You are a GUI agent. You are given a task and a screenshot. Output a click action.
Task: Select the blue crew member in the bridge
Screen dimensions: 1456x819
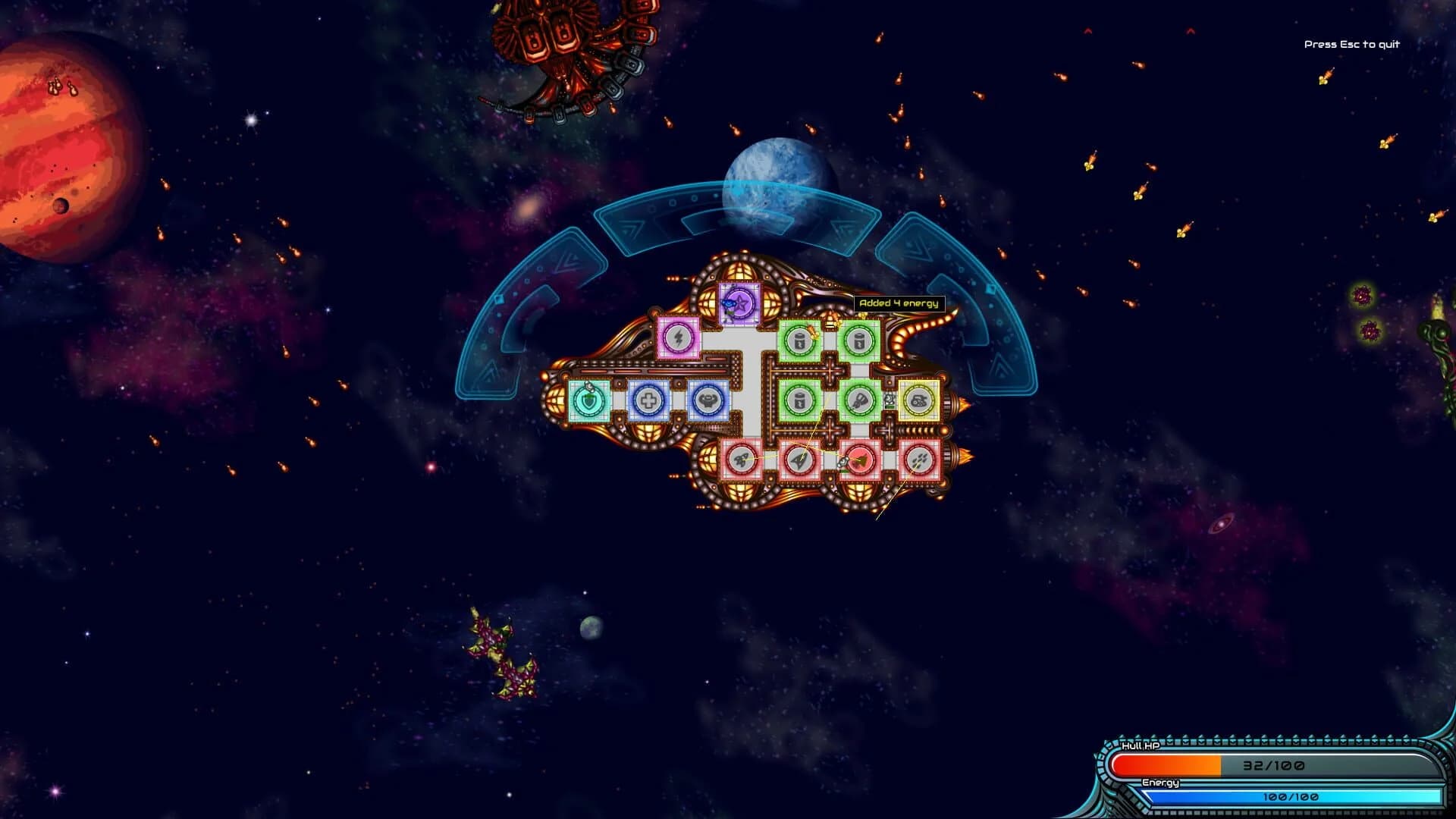729,303
